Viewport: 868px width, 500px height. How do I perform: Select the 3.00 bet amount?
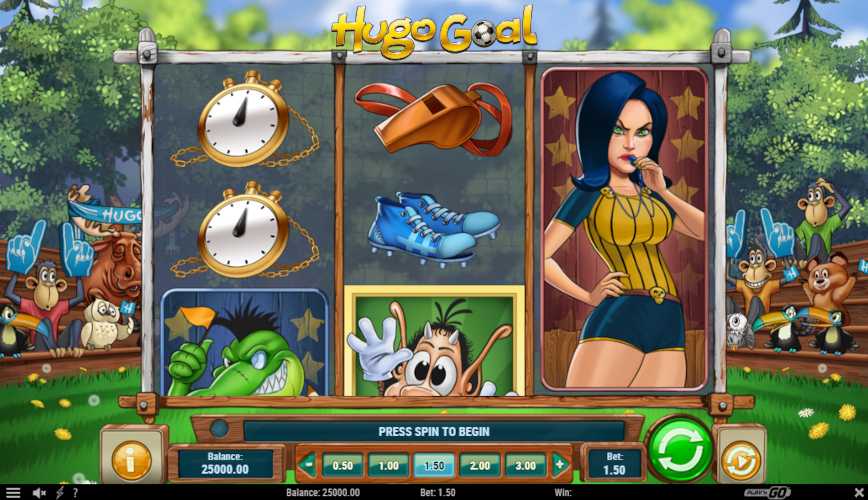526,465
